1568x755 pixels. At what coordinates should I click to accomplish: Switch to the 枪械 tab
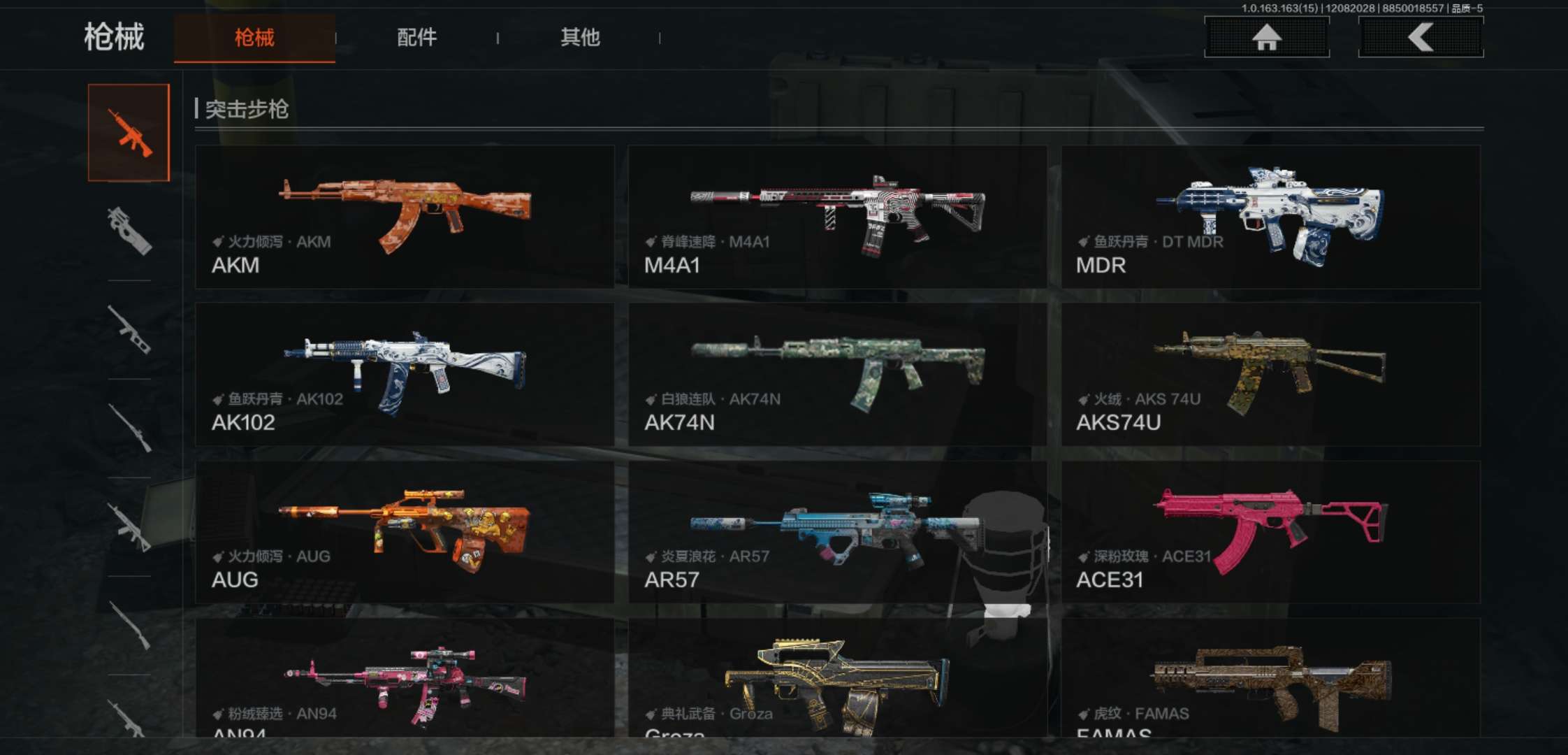point(254,38)
